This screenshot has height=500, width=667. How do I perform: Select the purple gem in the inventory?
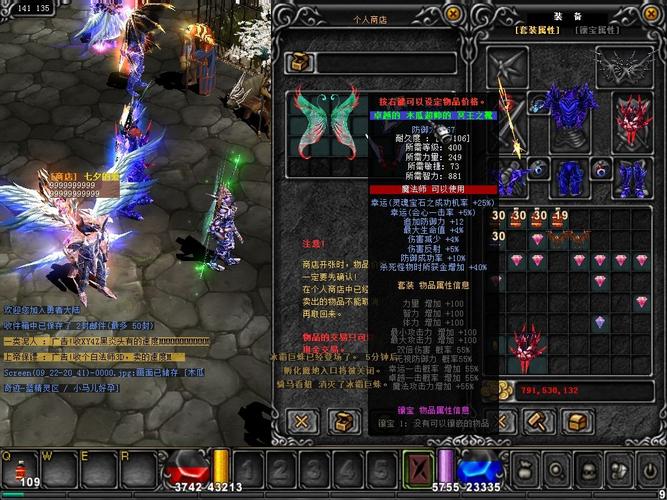click(x=599, y=322)
